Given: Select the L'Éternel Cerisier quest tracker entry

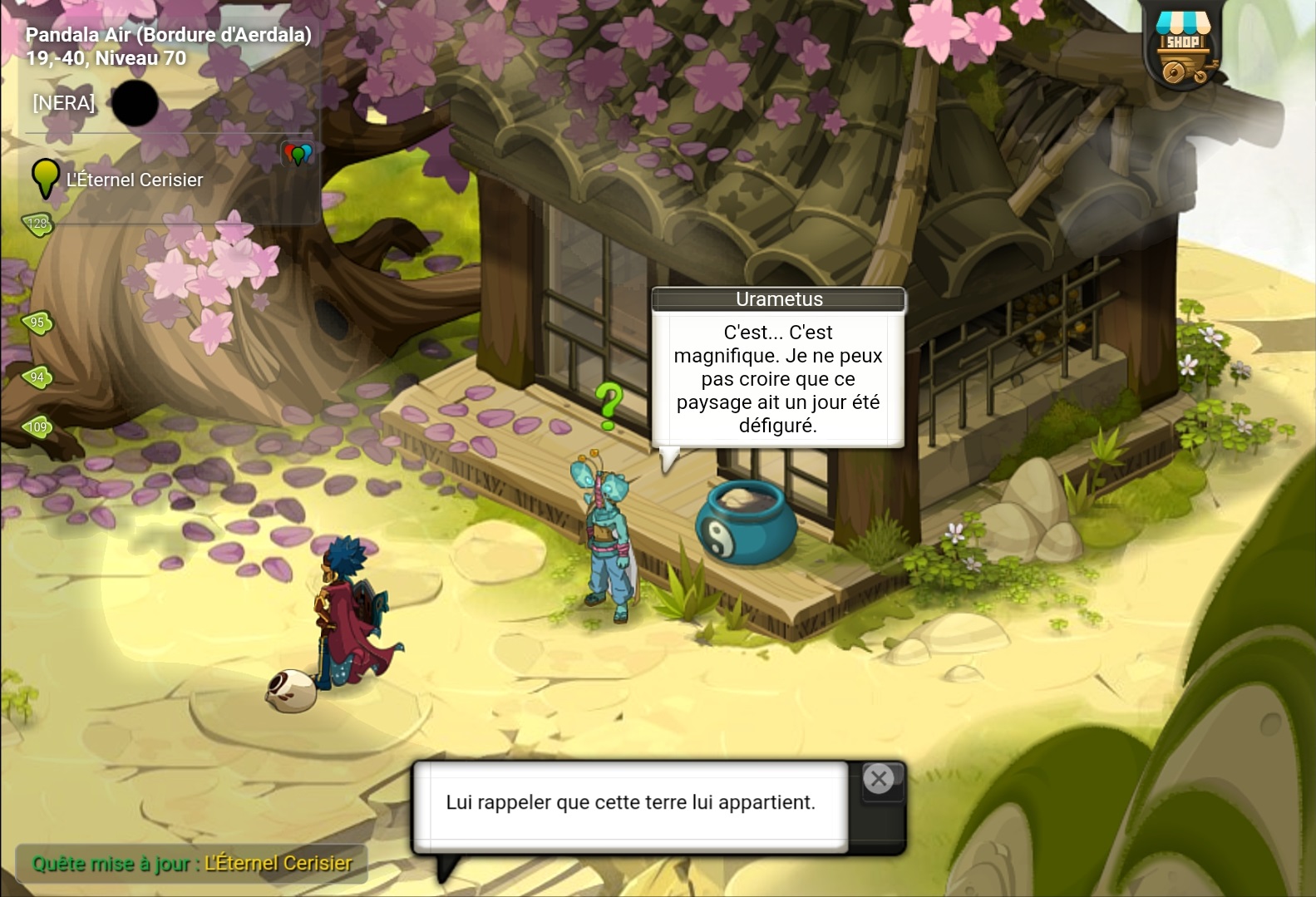Looking at the screenshot, I should pos(134,180).
